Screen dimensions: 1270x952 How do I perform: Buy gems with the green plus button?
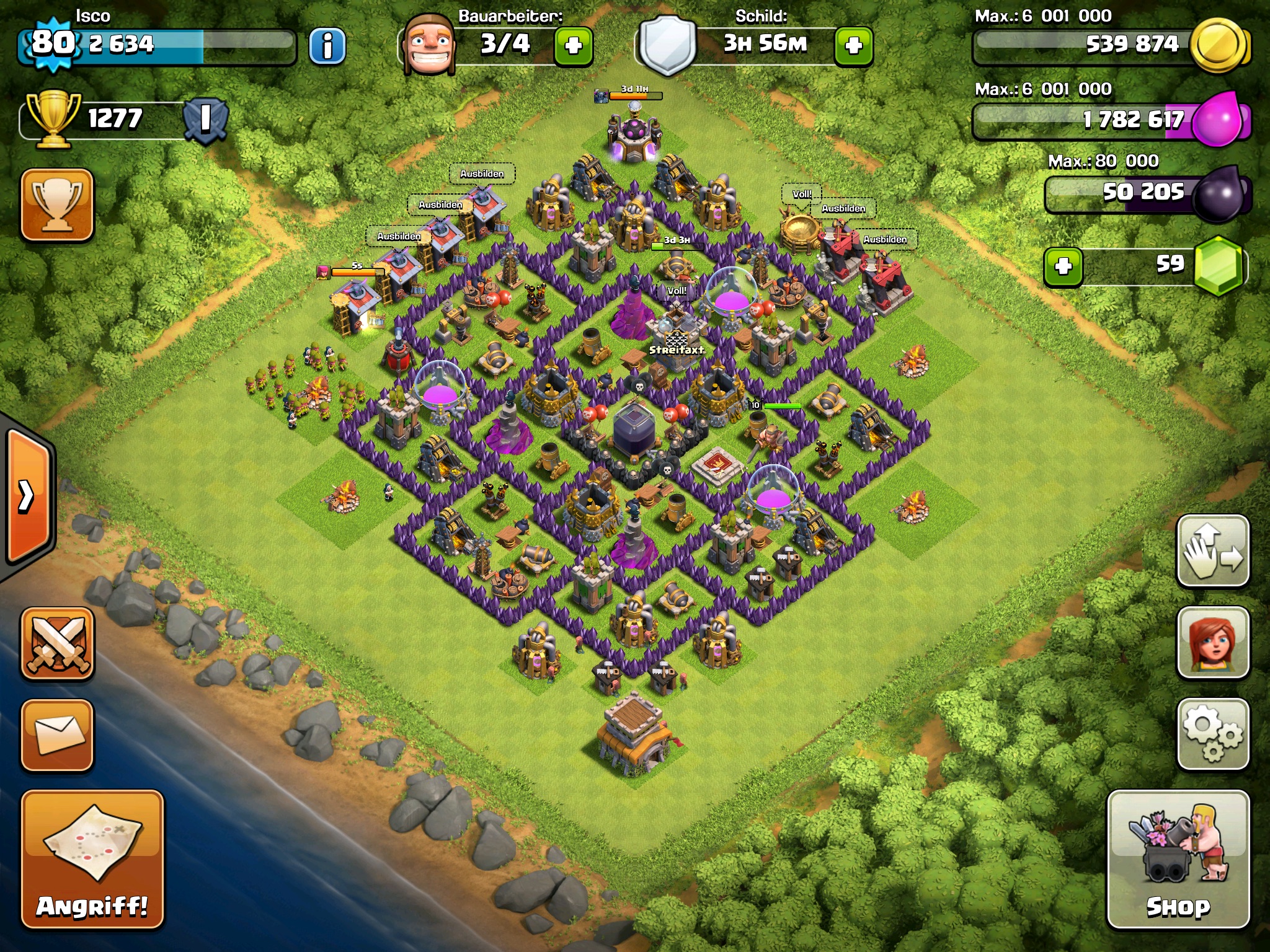pyautogui.click(x=1064, y=267)
